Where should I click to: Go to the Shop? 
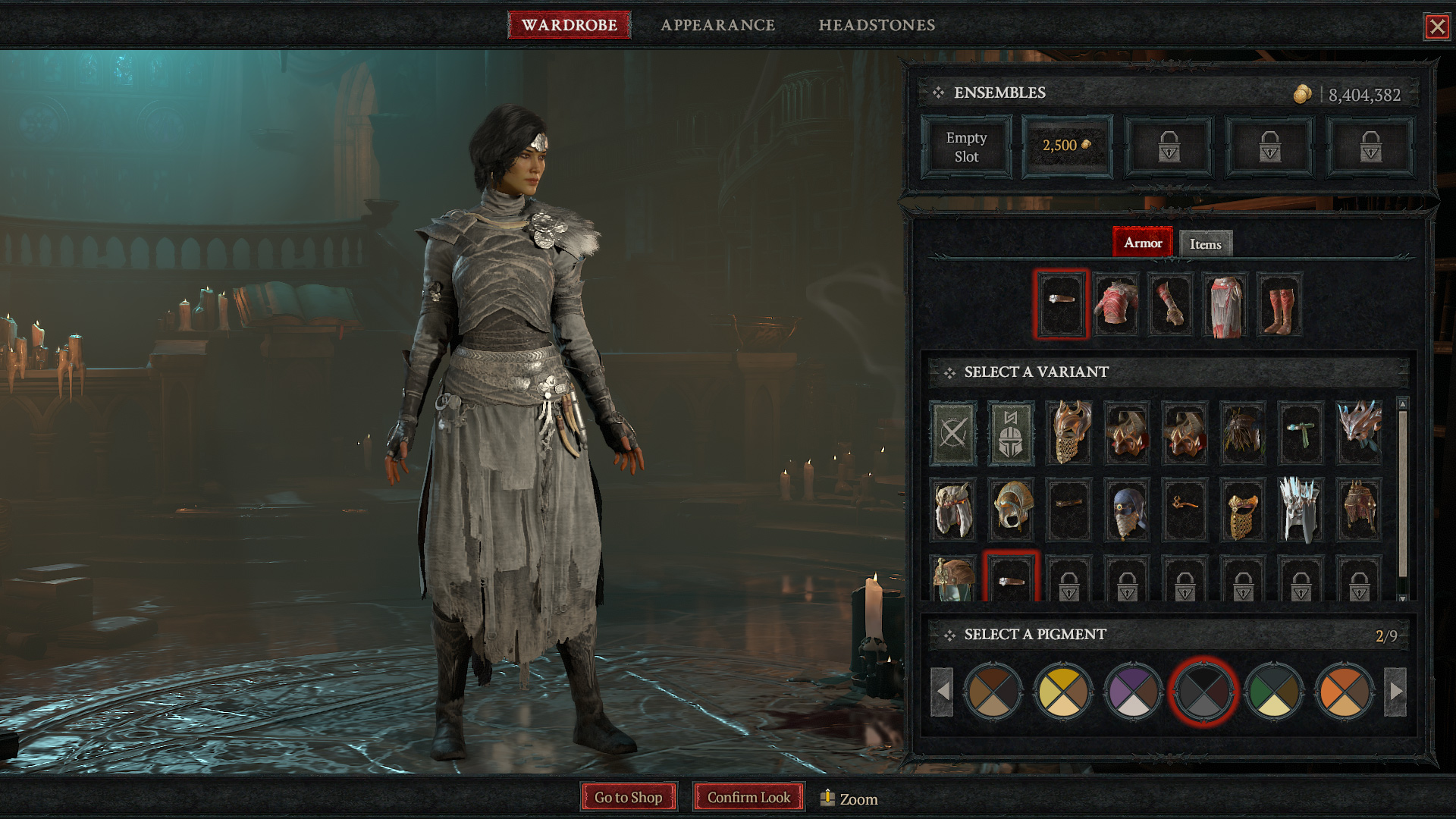tap(628, 797)
